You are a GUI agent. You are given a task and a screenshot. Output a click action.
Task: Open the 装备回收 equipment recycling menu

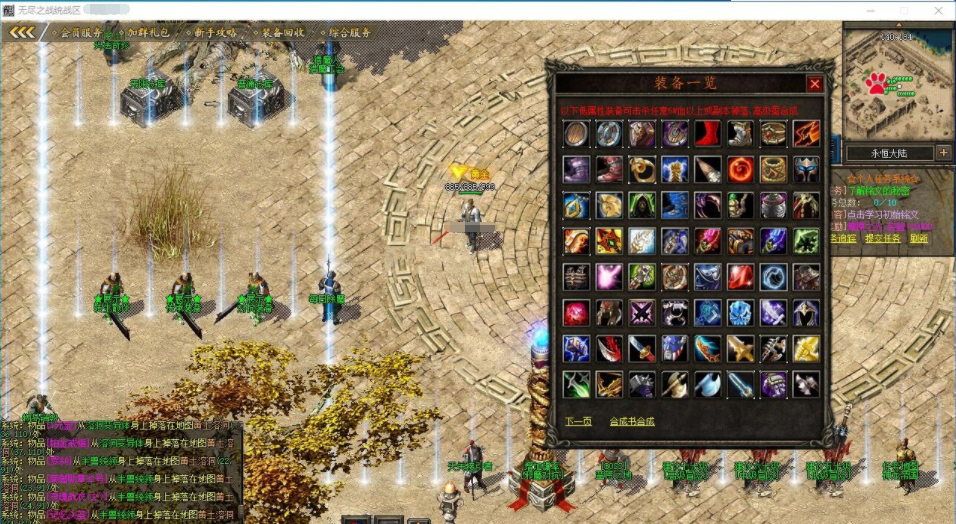point(284,32)
